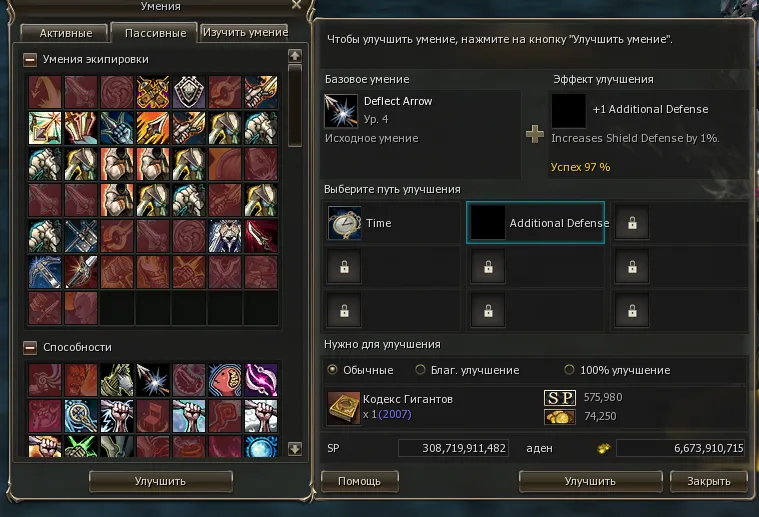
Task: Collapse the Способности section
Action: (31, 347)
